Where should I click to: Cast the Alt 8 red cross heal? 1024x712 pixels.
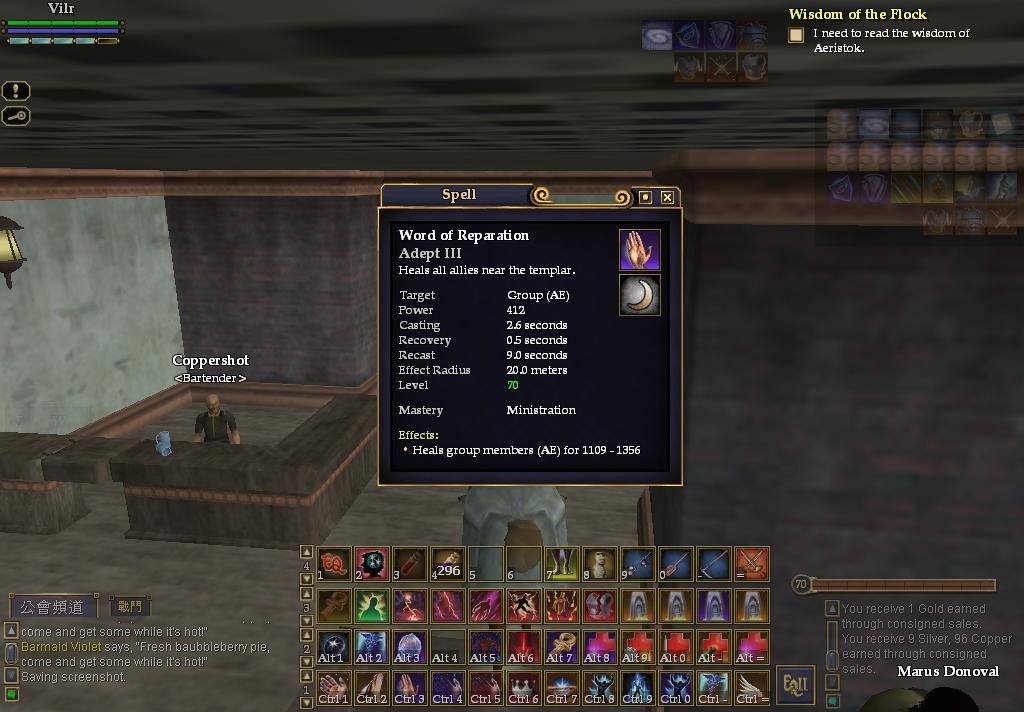(600, 646)
